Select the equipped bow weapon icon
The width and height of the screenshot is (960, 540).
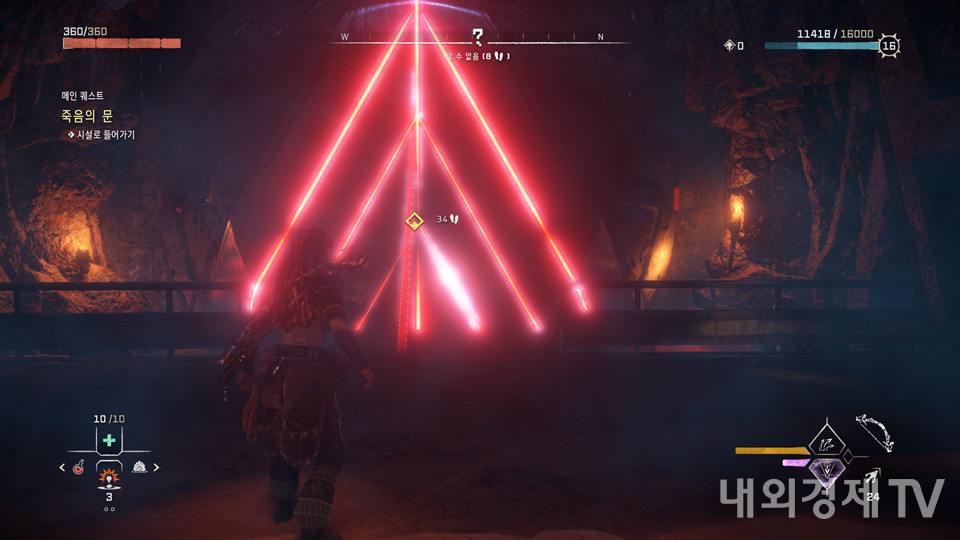(x=874, y=433)
